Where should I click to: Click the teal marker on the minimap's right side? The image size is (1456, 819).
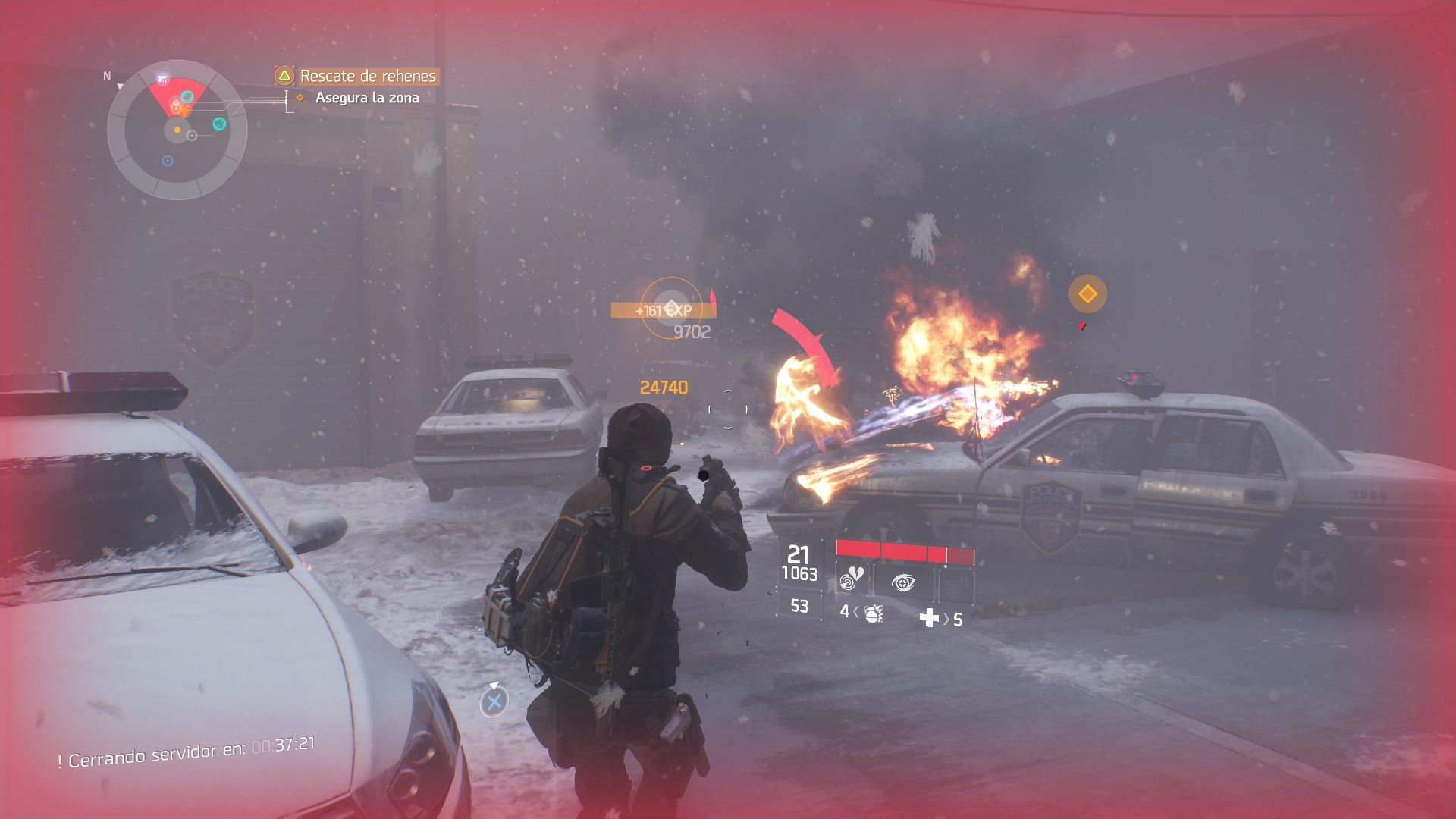pyautogui.click(x=219, y=124)
